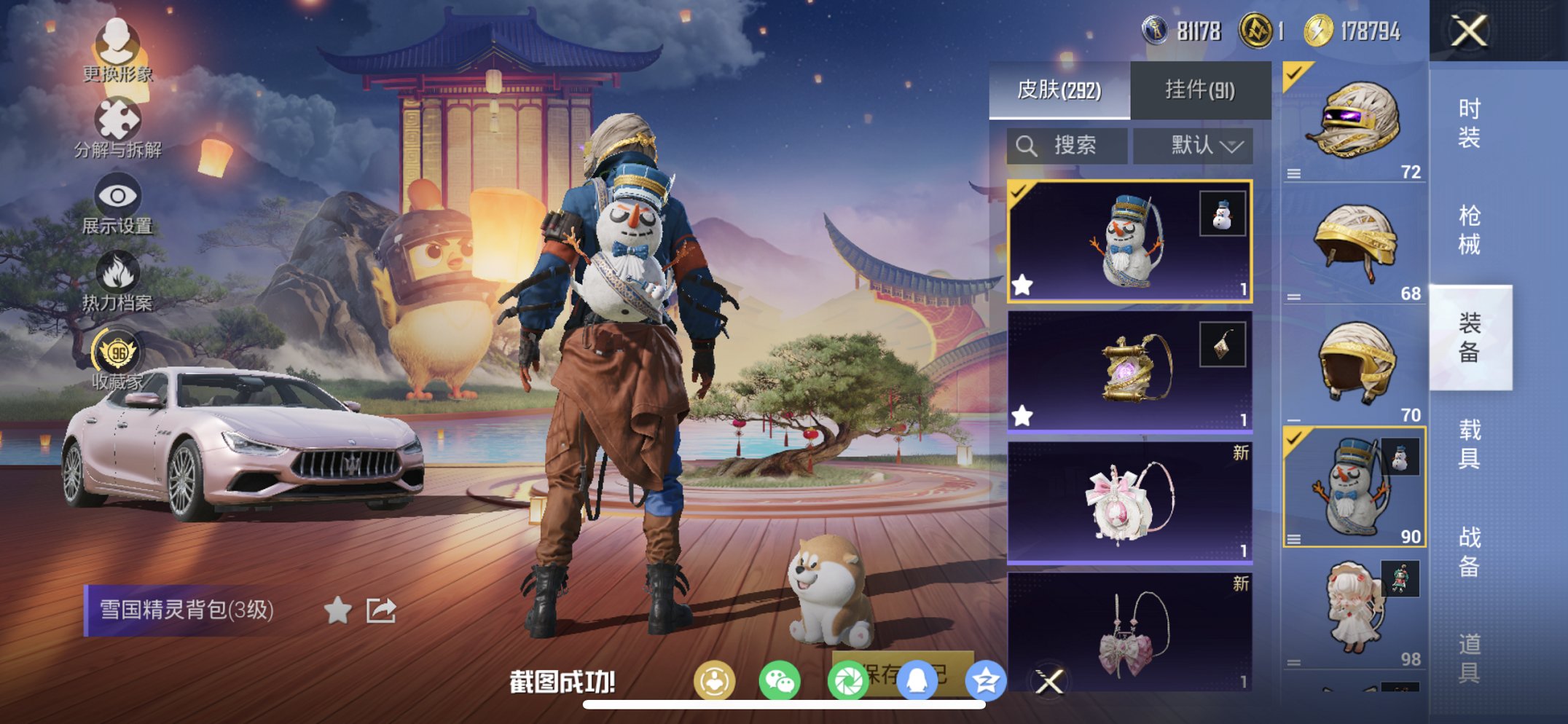Open the 收藏家 collector badge
The height and width of the screenshot is (724, 1568).
pyautogui.click(x=119, y=355)
